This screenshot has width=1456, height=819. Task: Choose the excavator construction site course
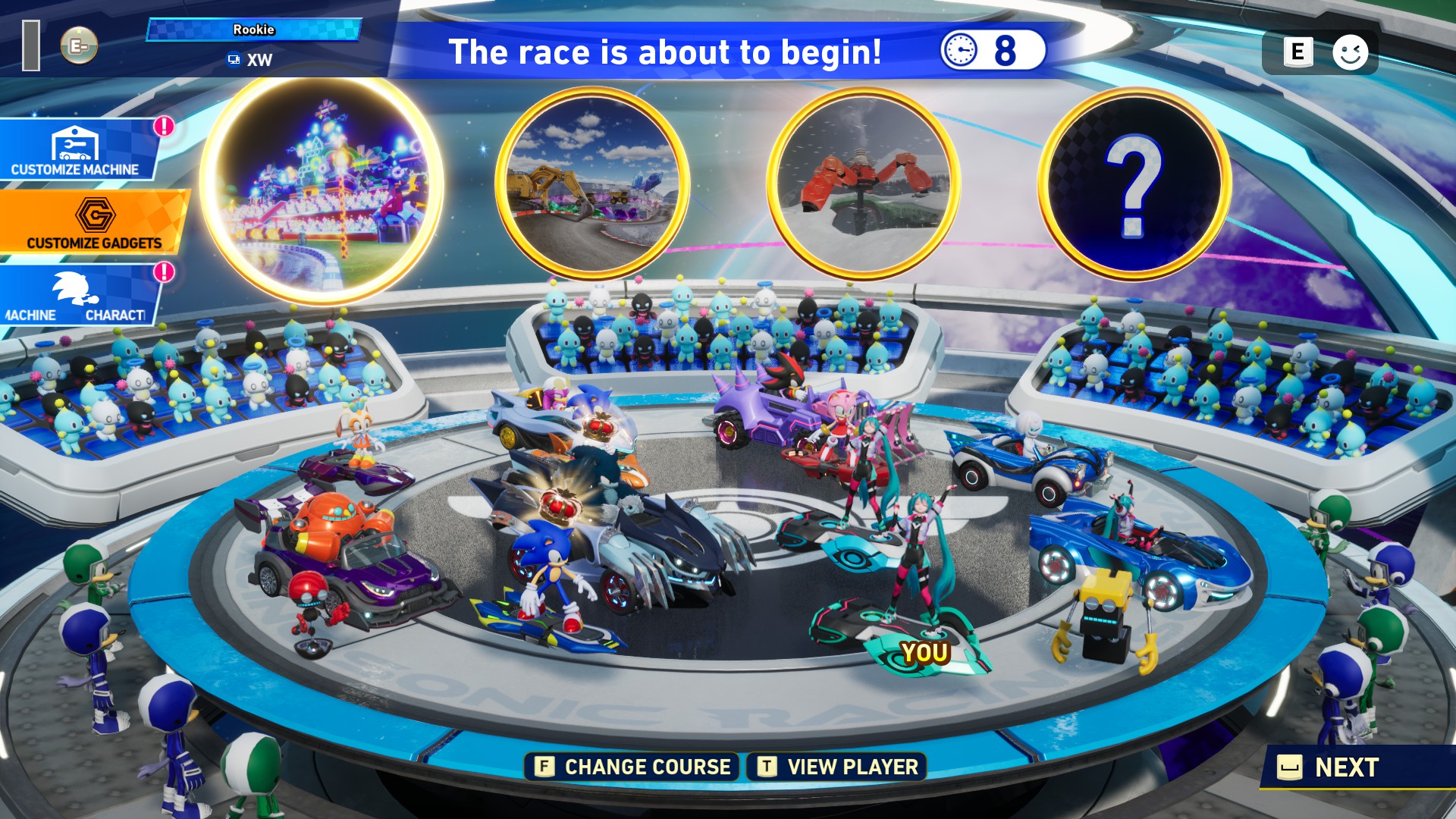pyautogui.click(x=592, y=183)
